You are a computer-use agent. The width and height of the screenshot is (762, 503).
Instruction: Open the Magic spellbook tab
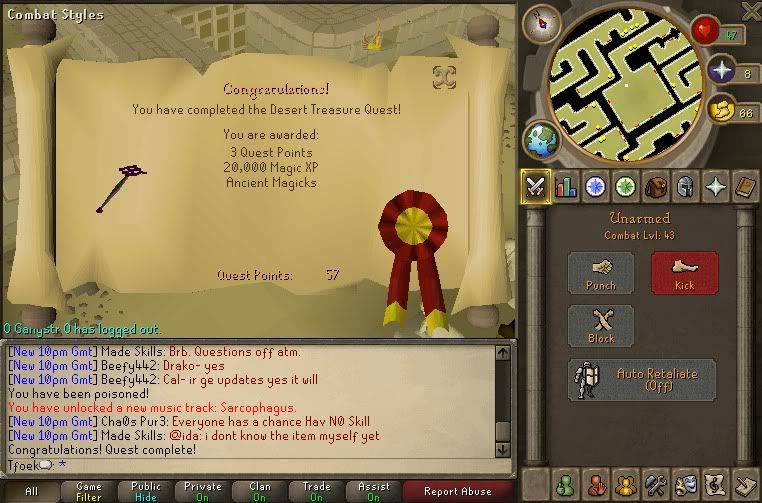tap(745, 186)
